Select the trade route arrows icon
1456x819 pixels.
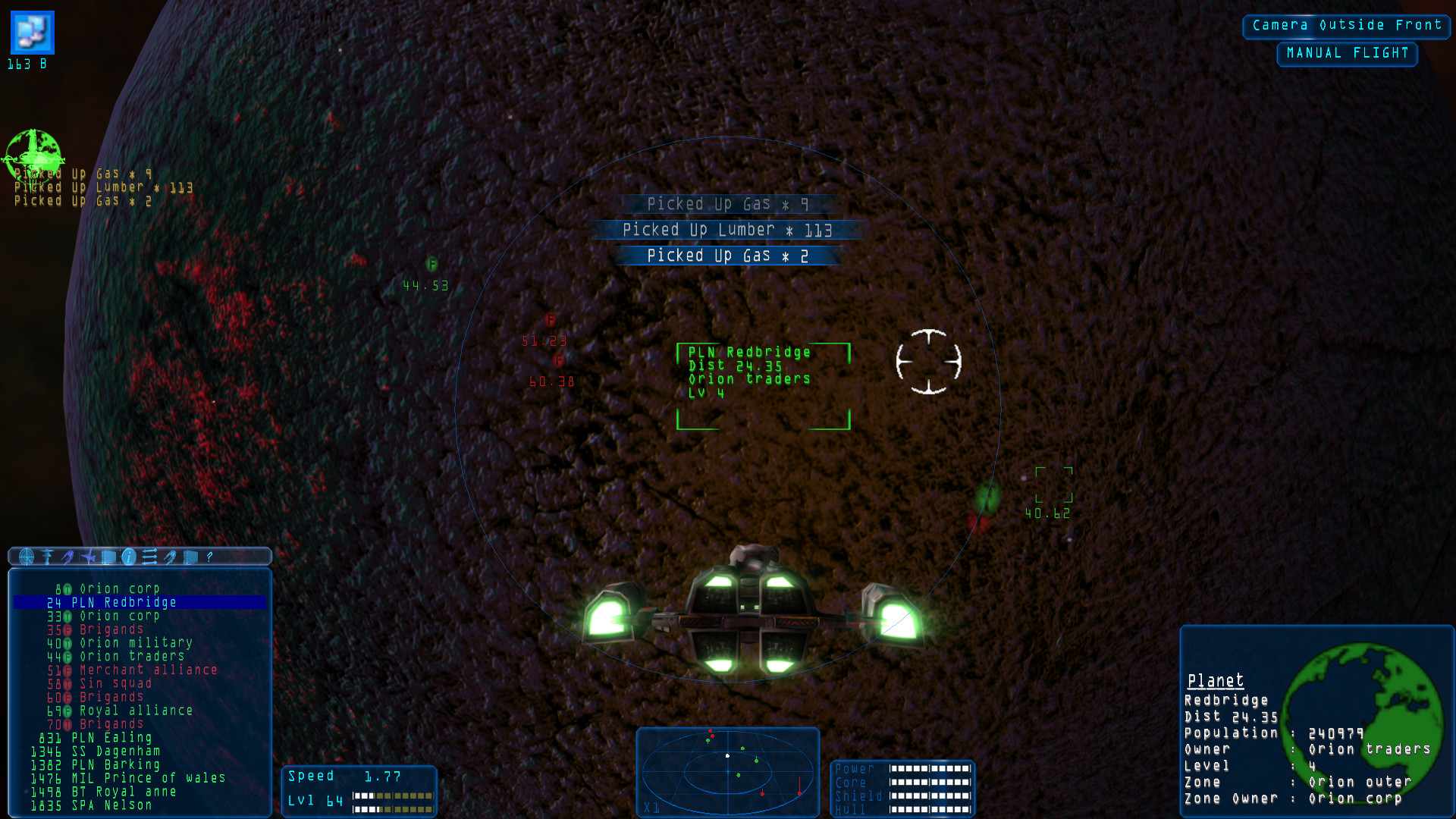pos(149,557)
